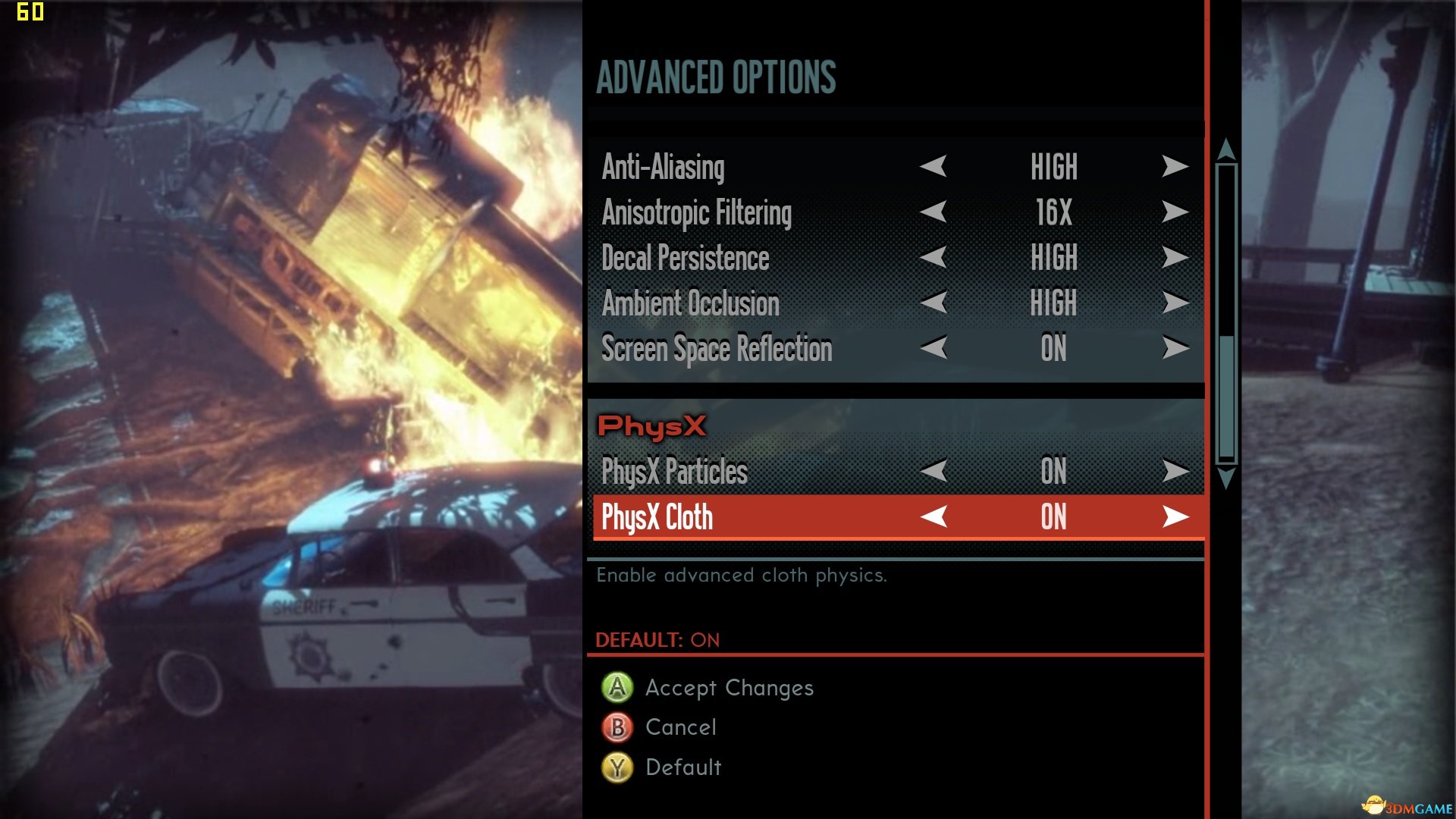Viewport: 1456px width, 819px height.
Task: Toggle PhysX Particles with its right arrow
Action: pos(1174,471)
